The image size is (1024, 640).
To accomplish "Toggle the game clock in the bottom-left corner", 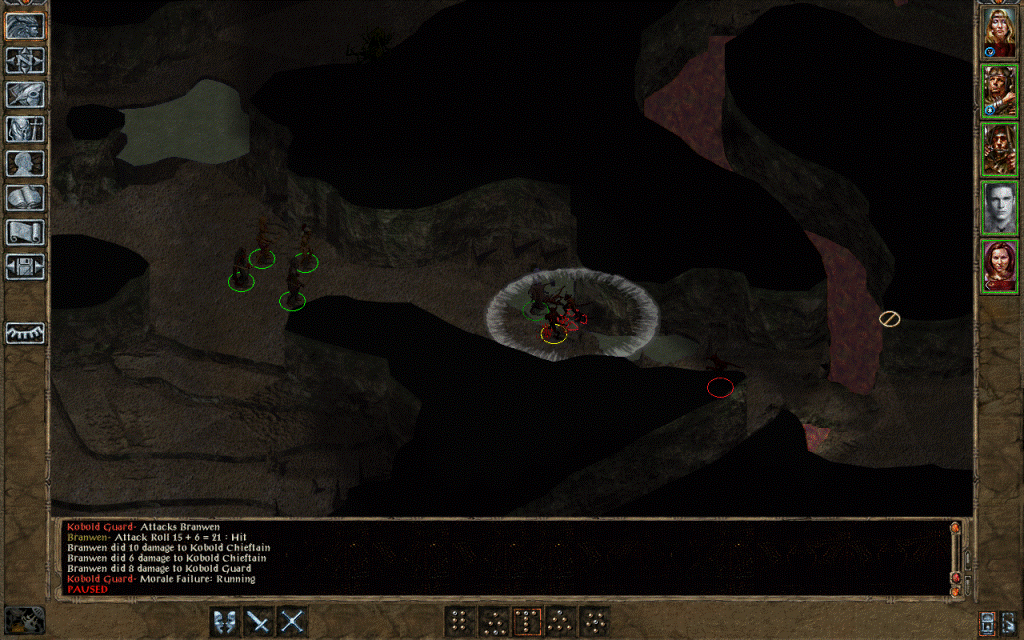I will 24,620.
